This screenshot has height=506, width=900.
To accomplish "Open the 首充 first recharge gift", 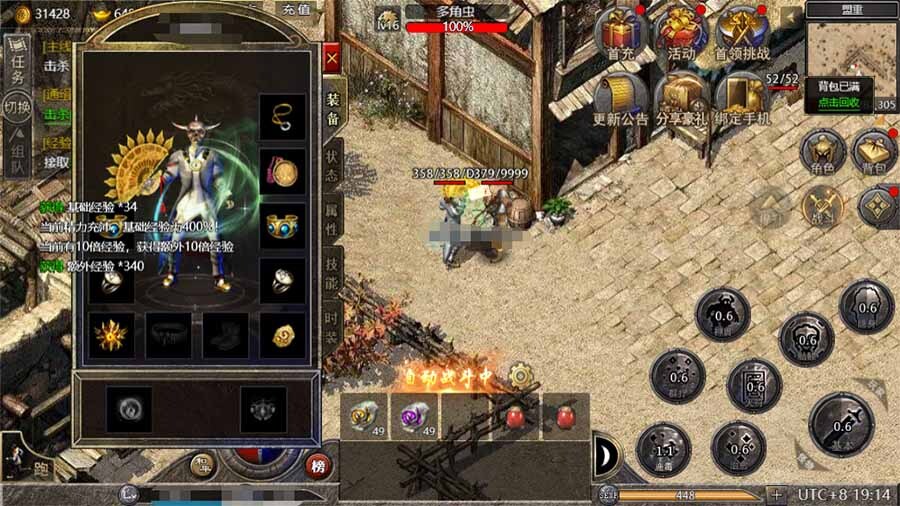I will (x=623, y=33).
